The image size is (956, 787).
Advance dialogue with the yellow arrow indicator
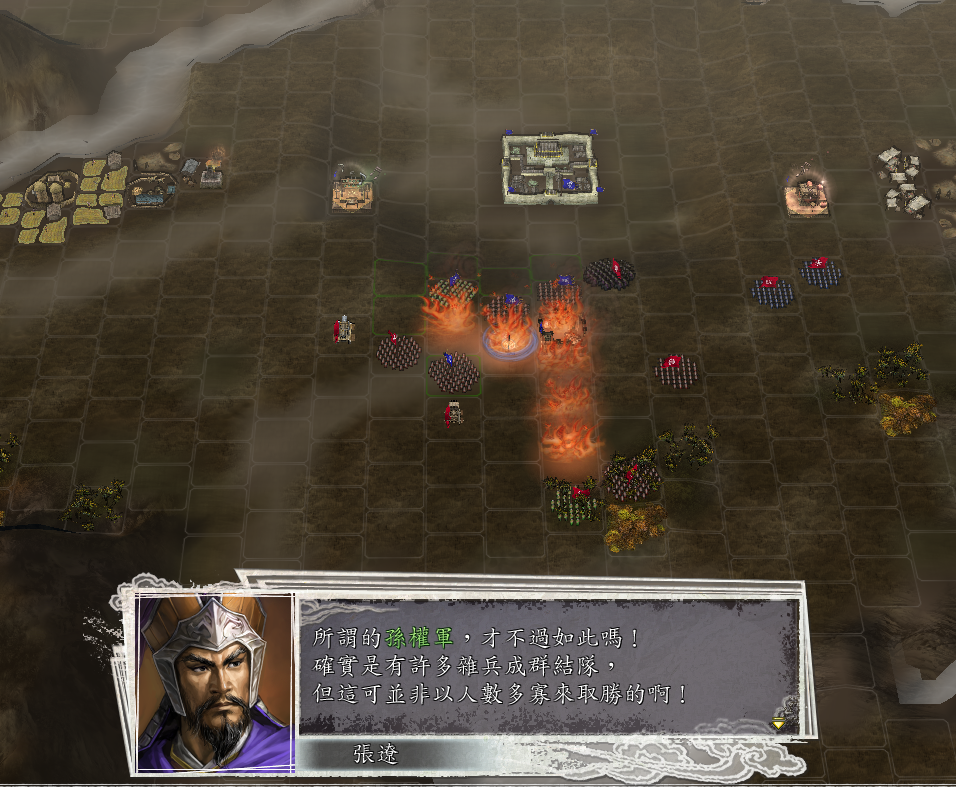pyautogui.click(x=777, y=723)
